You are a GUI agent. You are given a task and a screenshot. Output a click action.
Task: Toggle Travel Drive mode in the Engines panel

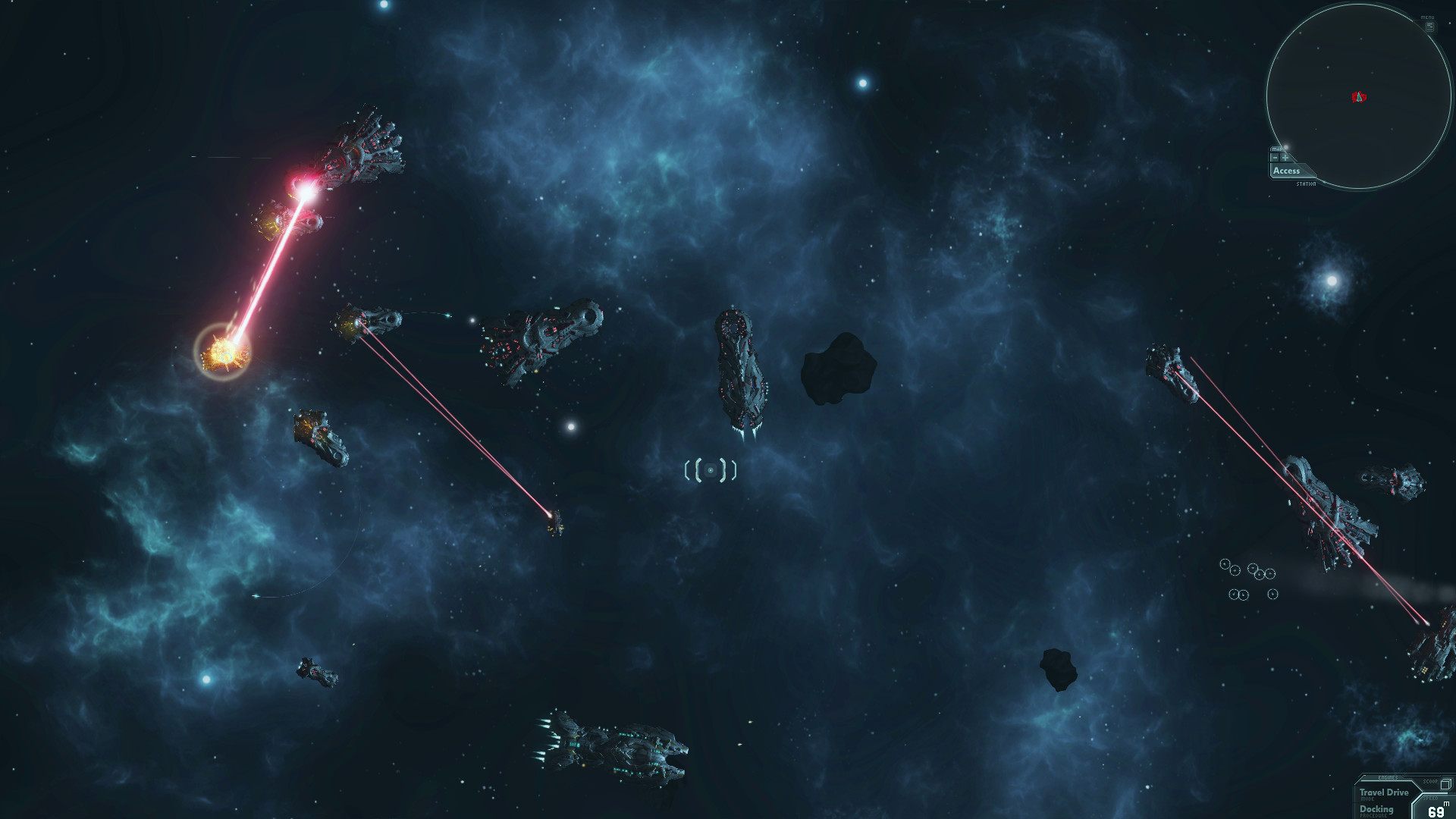[x=1386, y=792]
